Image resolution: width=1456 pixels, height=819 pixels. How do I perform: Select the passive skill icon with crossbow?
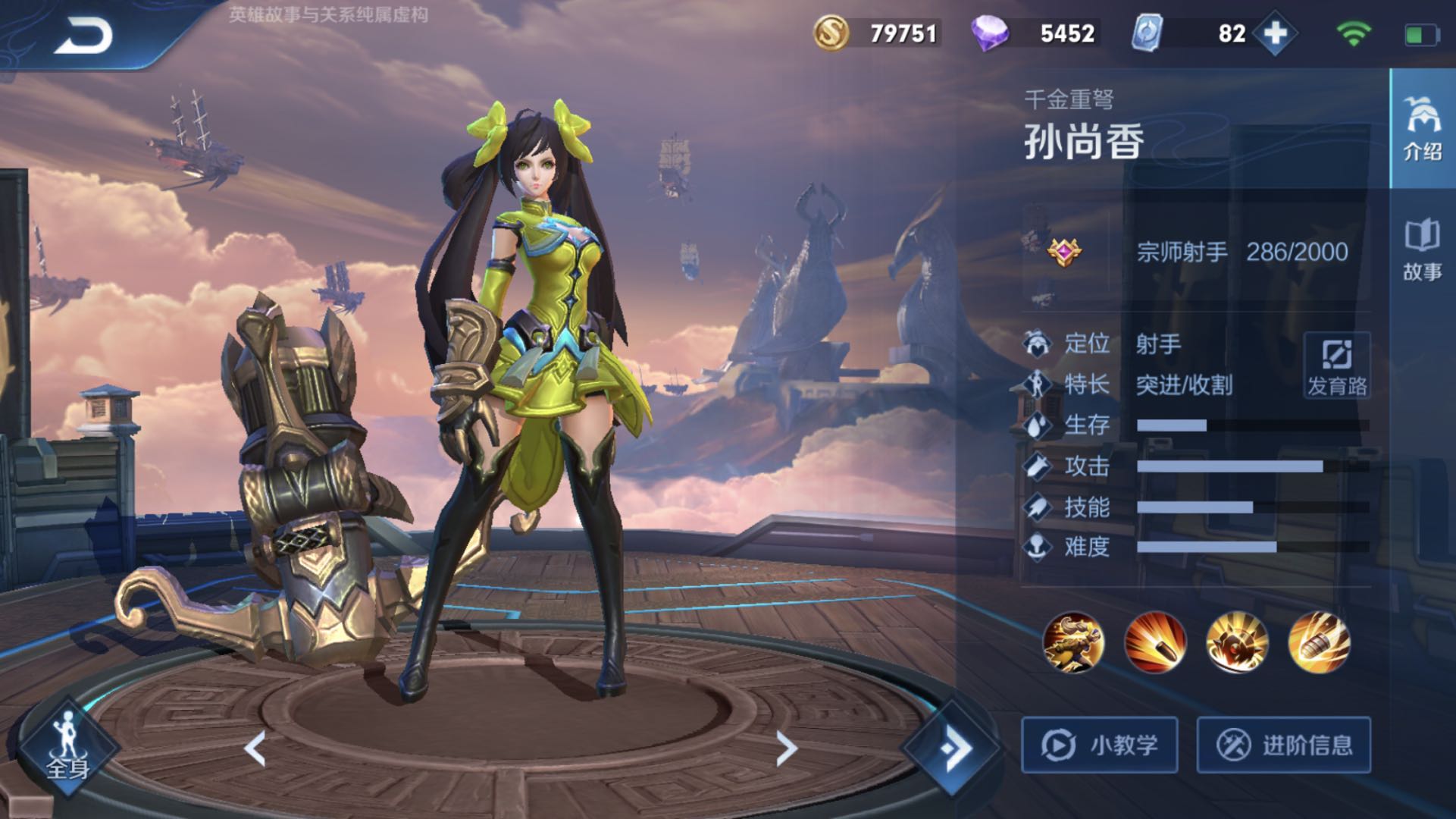point(1073,643)
